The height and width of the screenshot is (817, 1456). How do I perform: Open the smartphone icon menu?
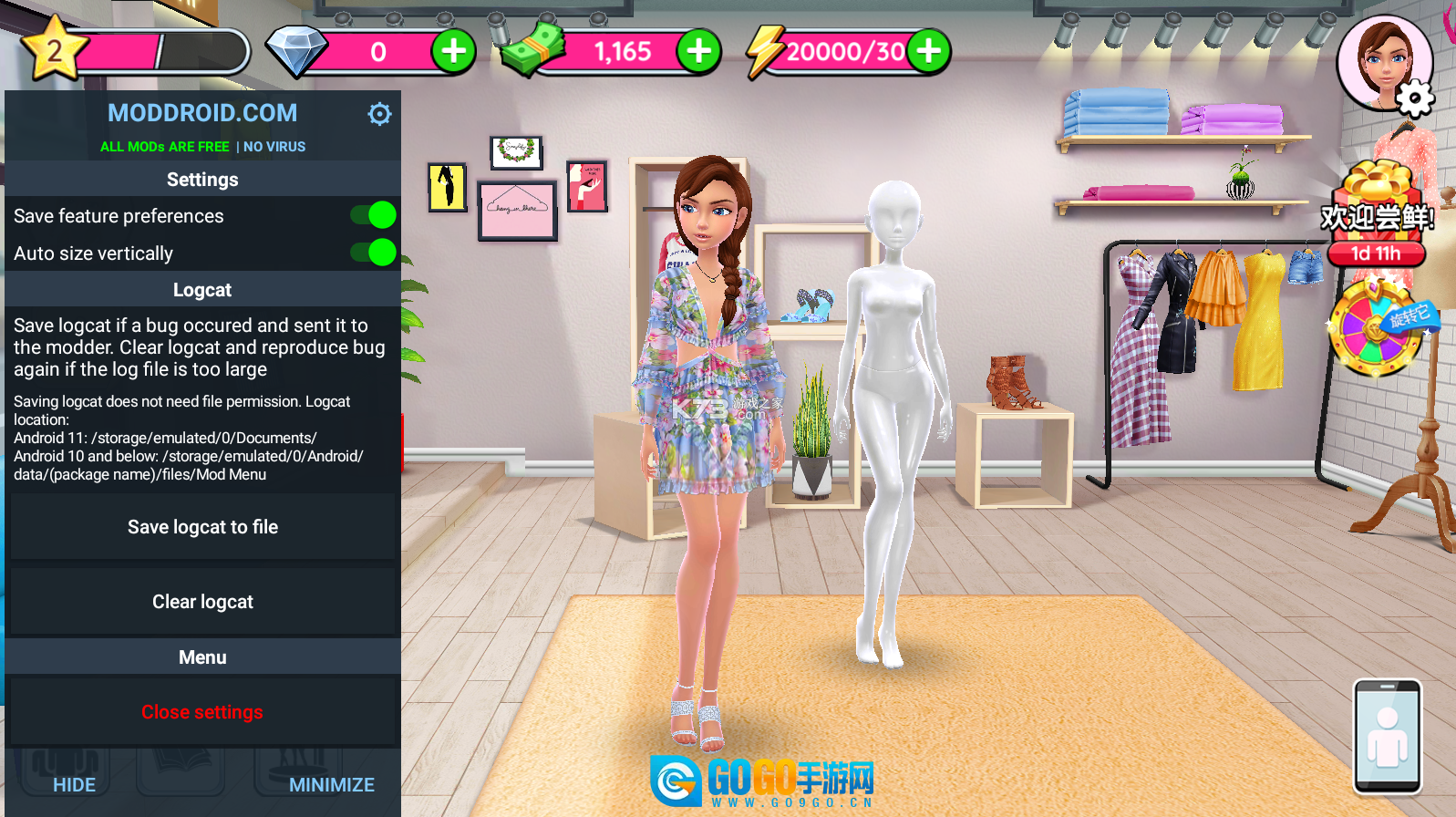(x=1387, y=736)
